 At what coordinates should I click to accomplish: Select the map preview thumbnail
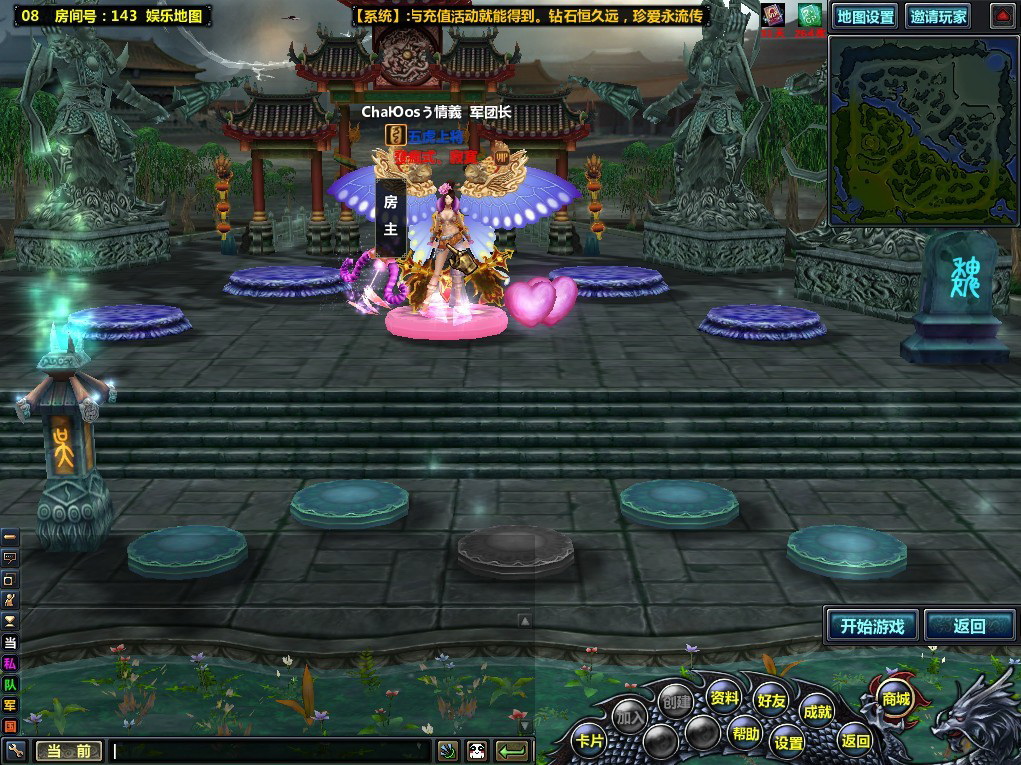pos(922,133)
